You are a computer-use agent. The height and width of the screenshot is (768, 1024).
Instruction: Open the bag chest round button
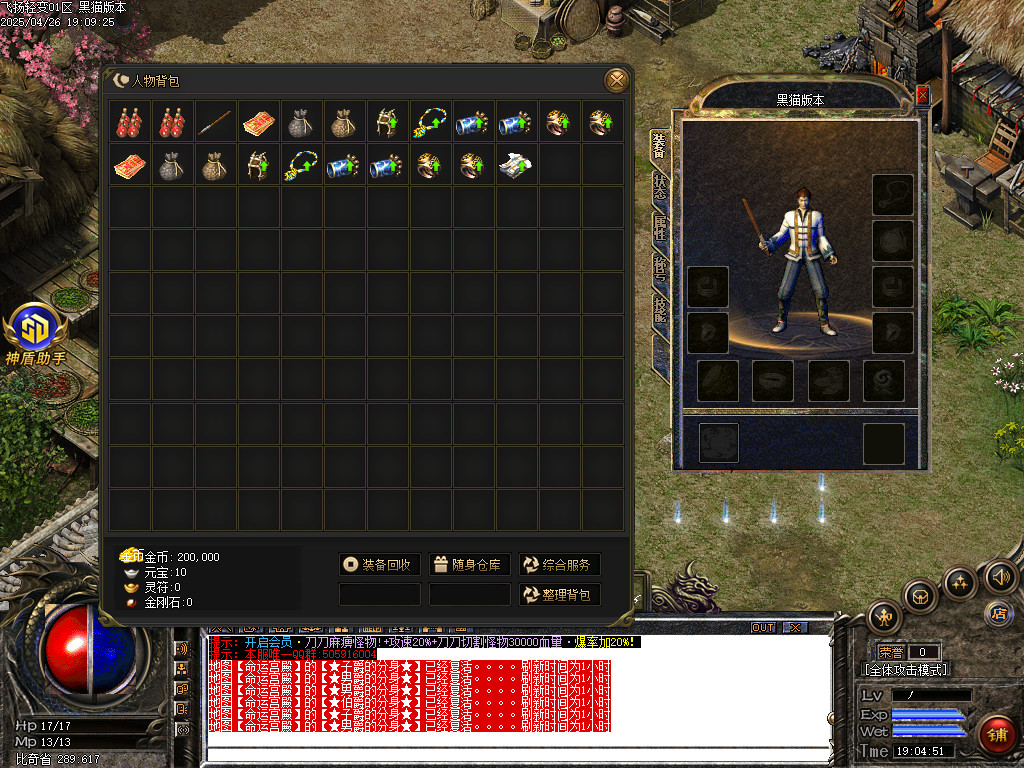tap(921, 596)
